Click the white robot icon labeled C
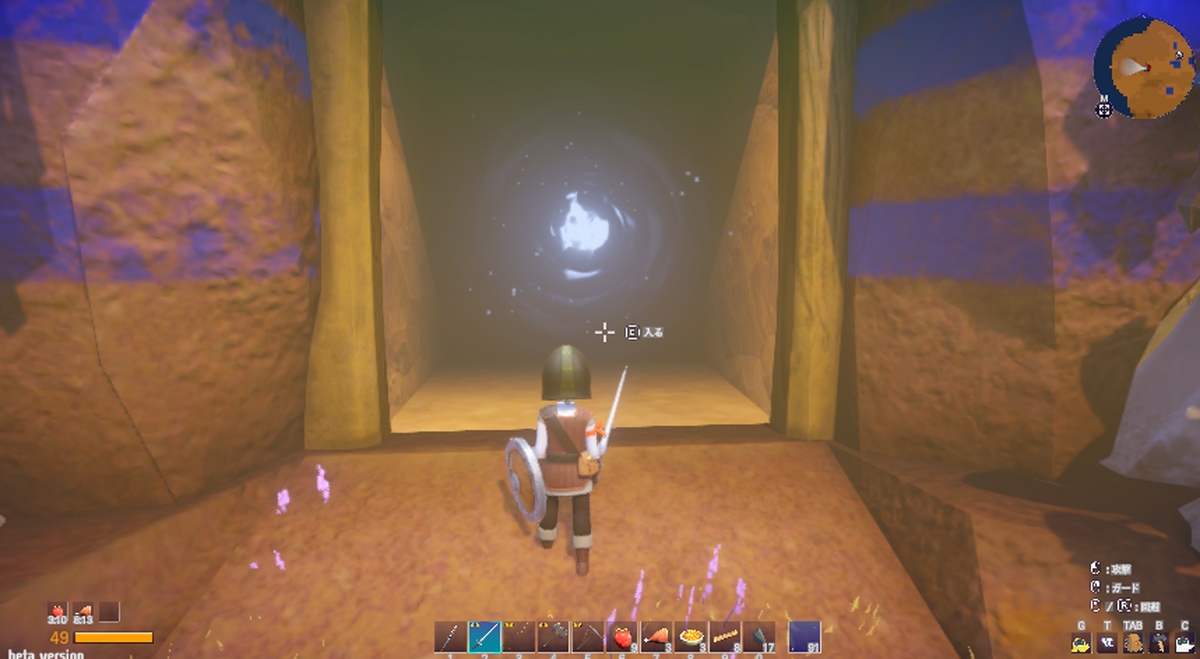The width and height of the screenshot is (1200, 659). (x=1185, y=643)
